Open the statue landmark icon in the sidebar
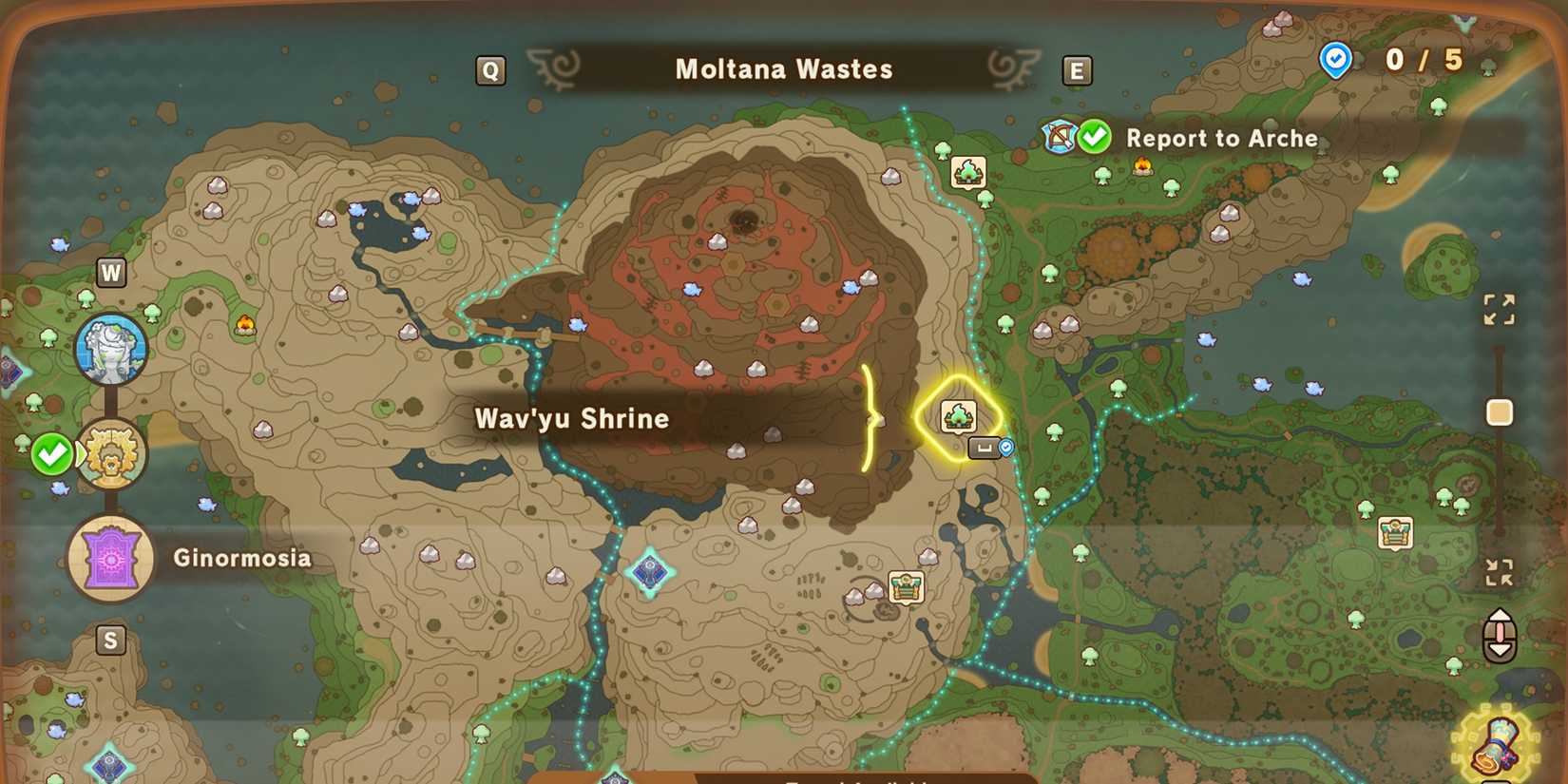Image resolution: width=1568 pixels, height=784 pixels. click(111, 350)
